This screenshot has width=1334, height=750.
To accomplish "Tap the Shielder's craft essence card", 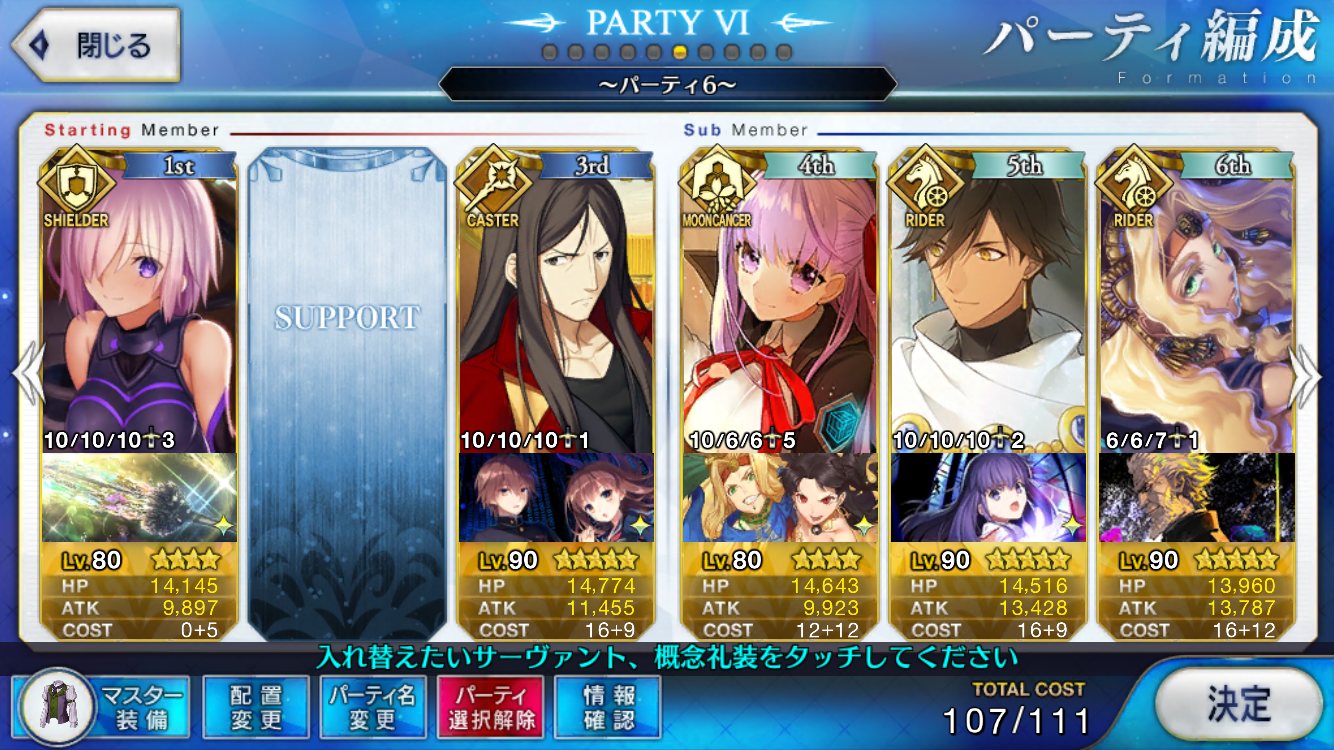I will 140,498.
